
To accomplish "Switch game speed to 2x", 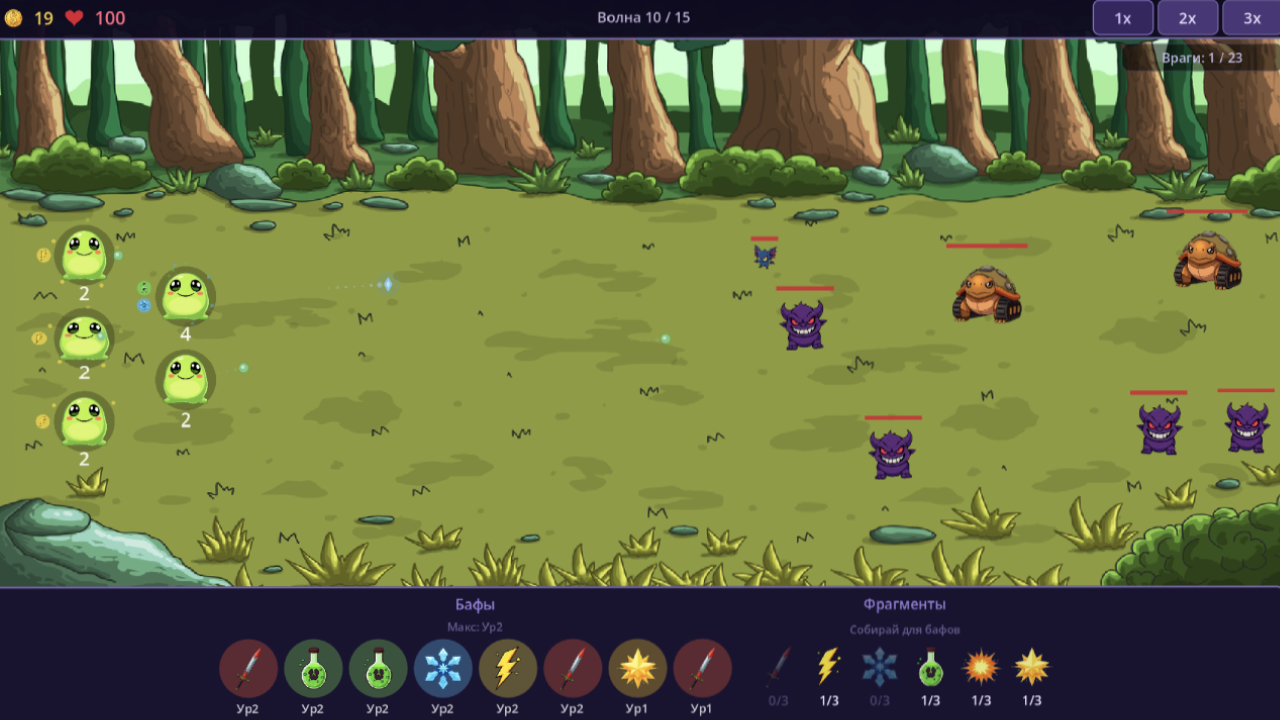I will (x=1187, y=18).
